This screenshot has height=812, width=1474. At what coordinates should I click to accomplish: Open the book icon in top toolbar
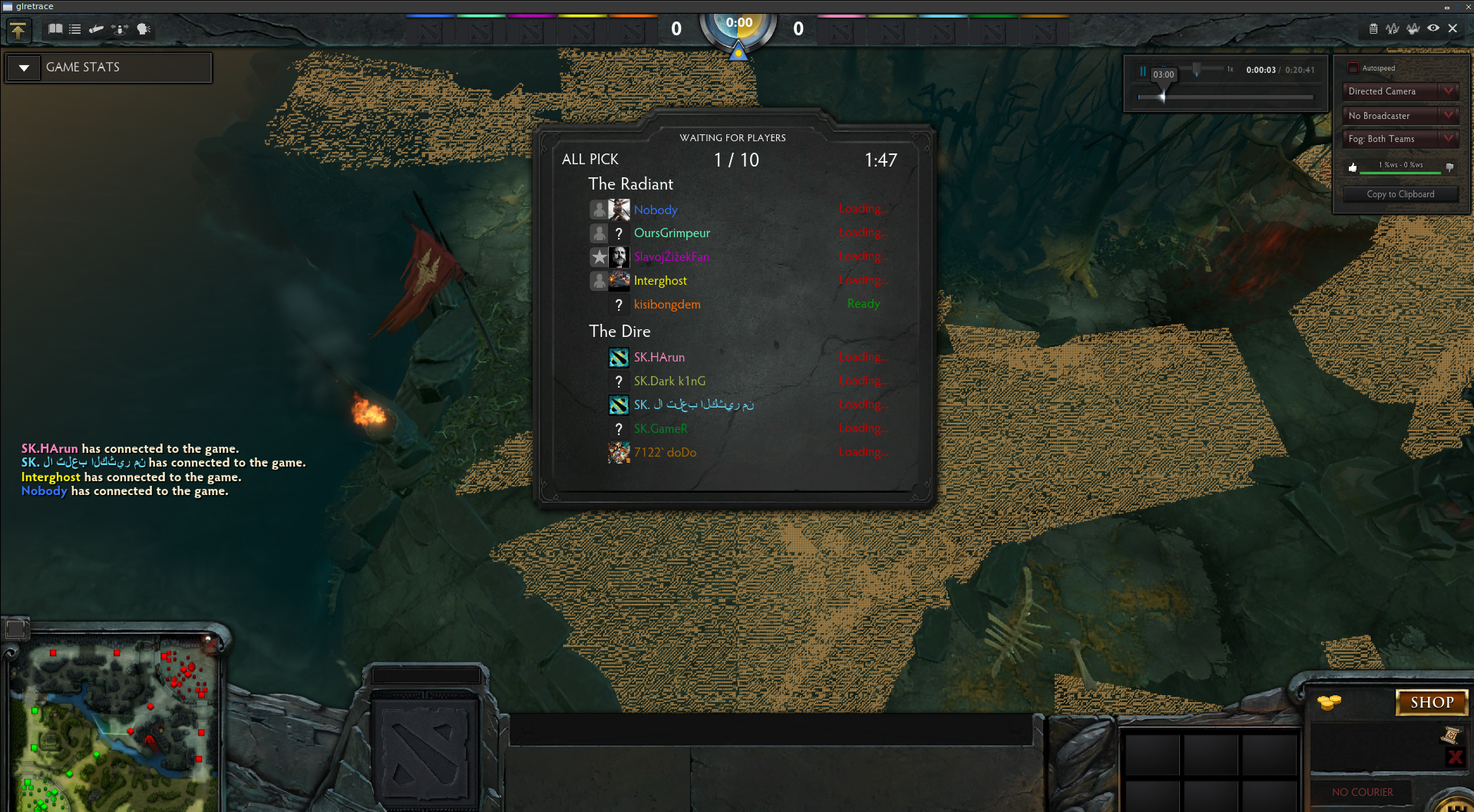tap(55, 29)
